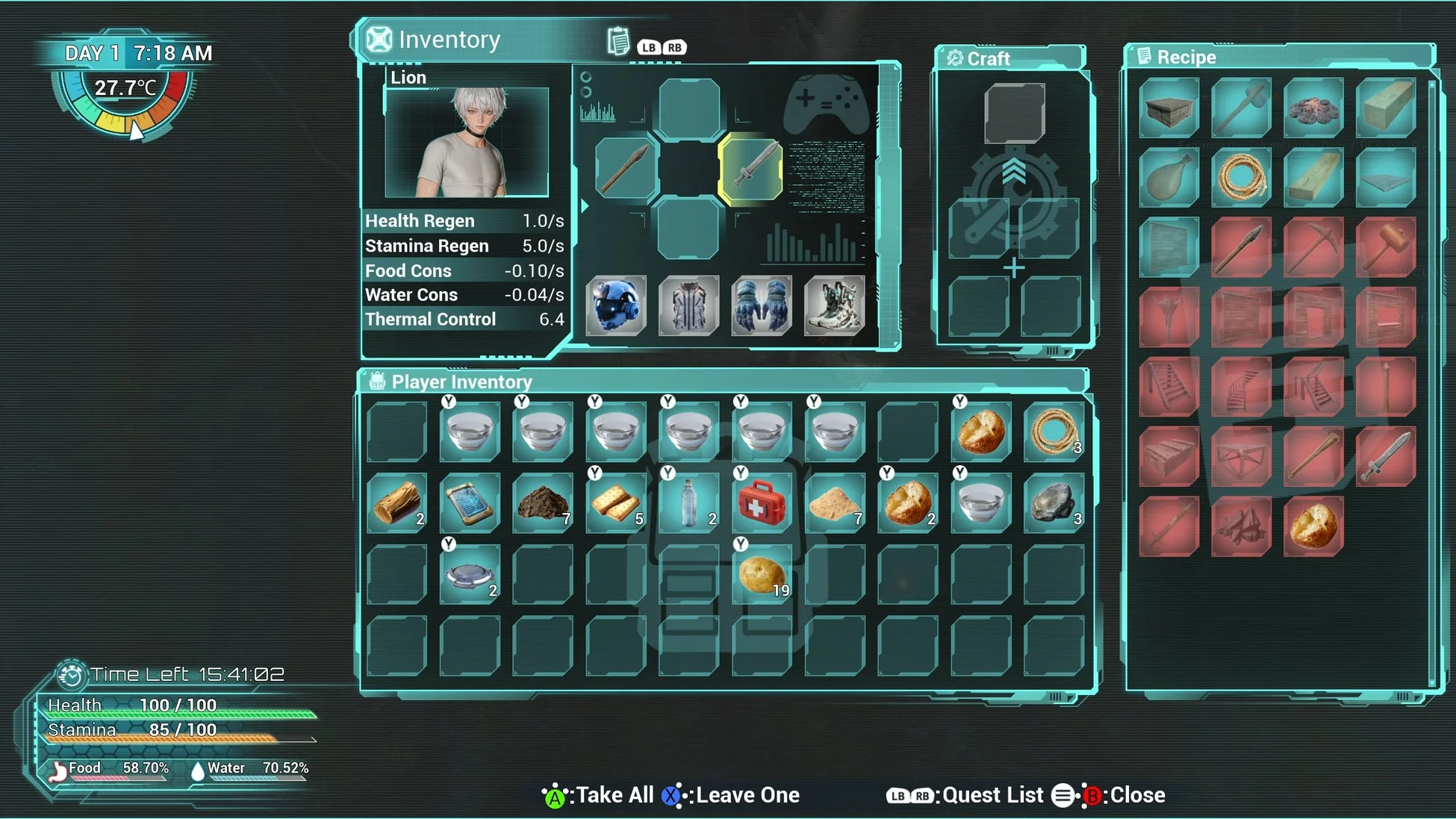This screenshot has height=819, width=1456.
Task: Open the quest list clipboard icon
Action: tap(618, 42)
